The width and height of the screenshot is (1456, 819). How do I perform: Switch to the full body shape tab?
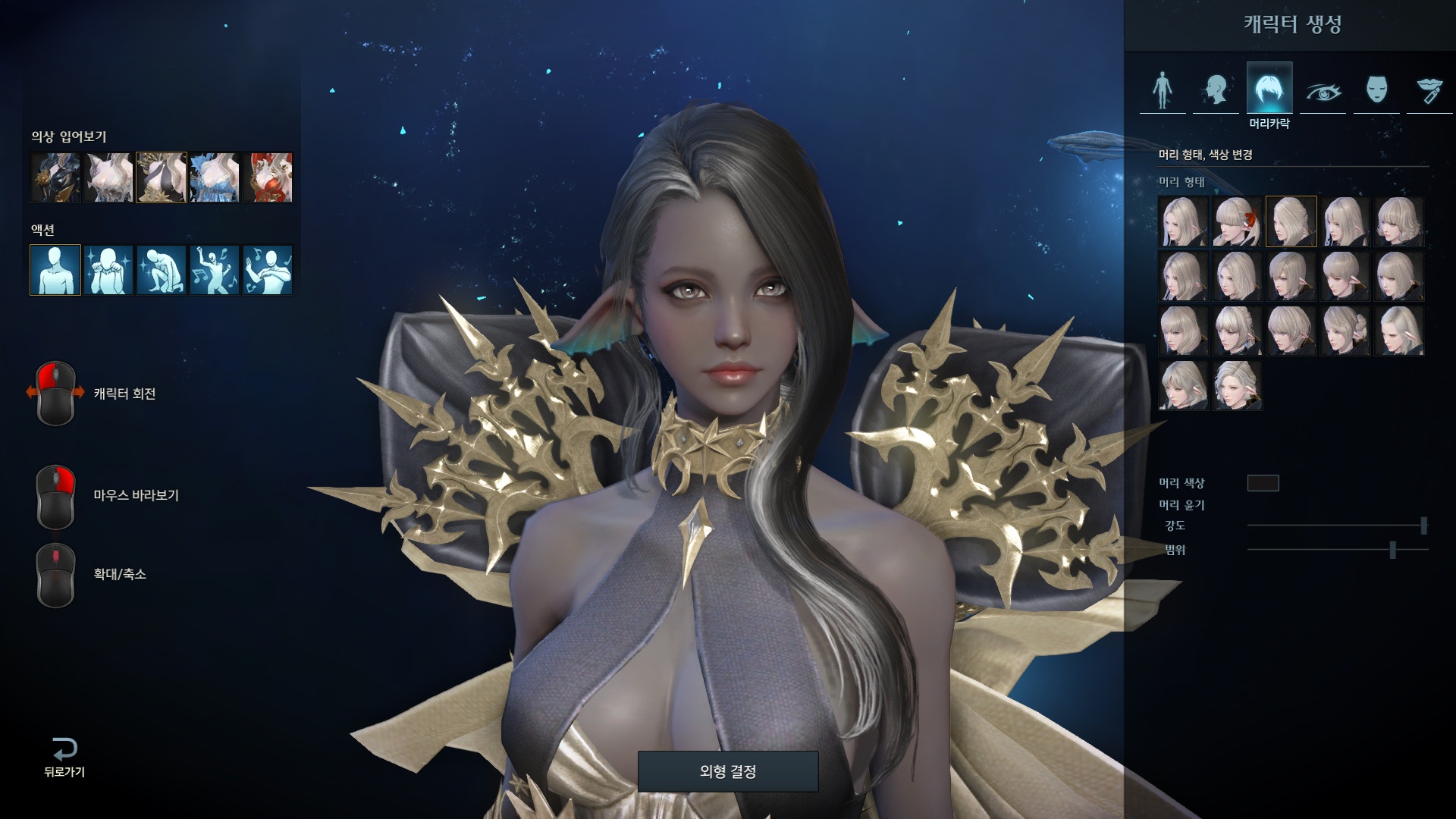pyautogui.click(x=1162, y=90)
